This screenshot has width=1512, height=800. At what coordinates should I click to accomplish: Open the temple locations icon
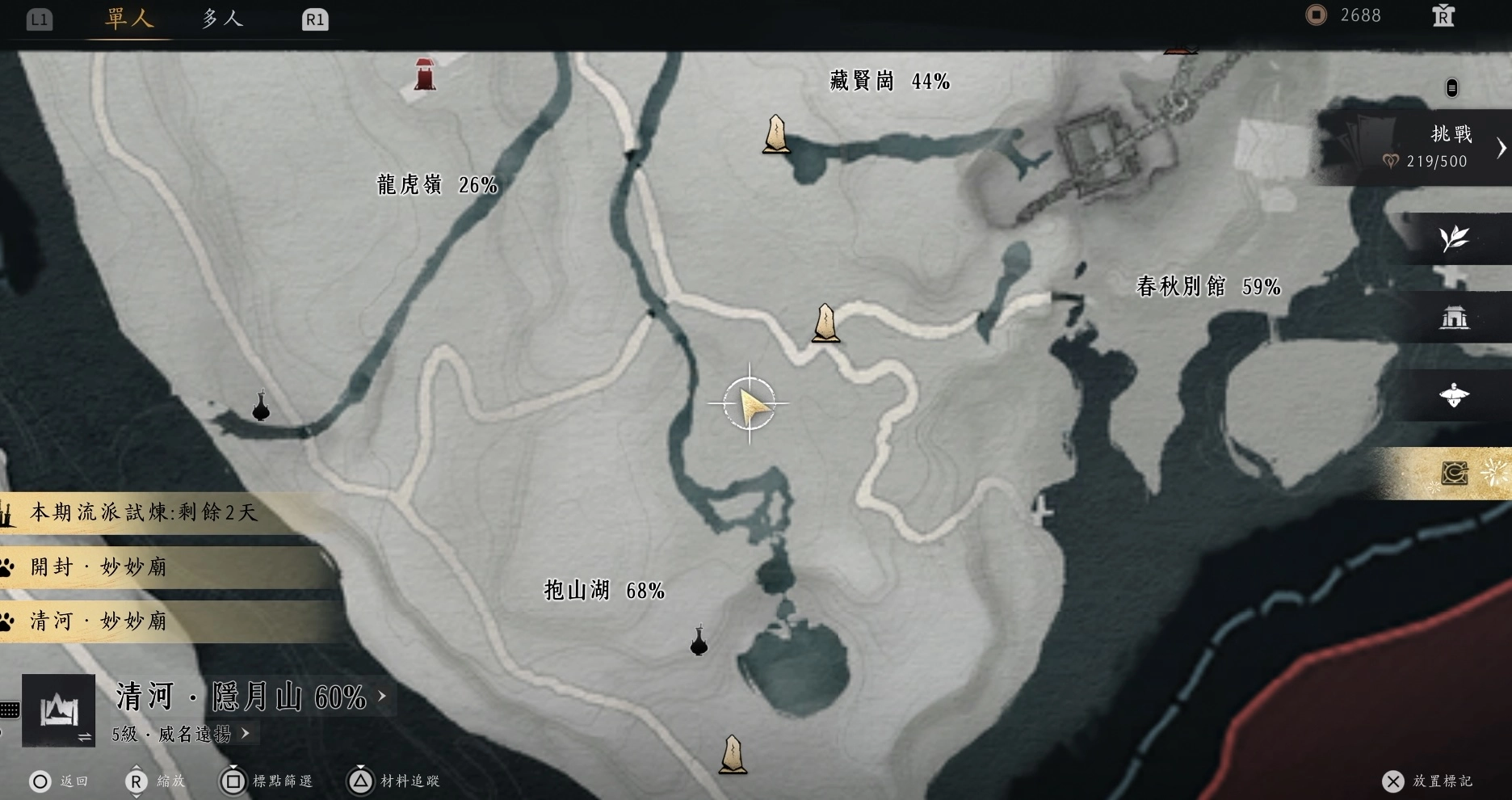coord(1454,317)
